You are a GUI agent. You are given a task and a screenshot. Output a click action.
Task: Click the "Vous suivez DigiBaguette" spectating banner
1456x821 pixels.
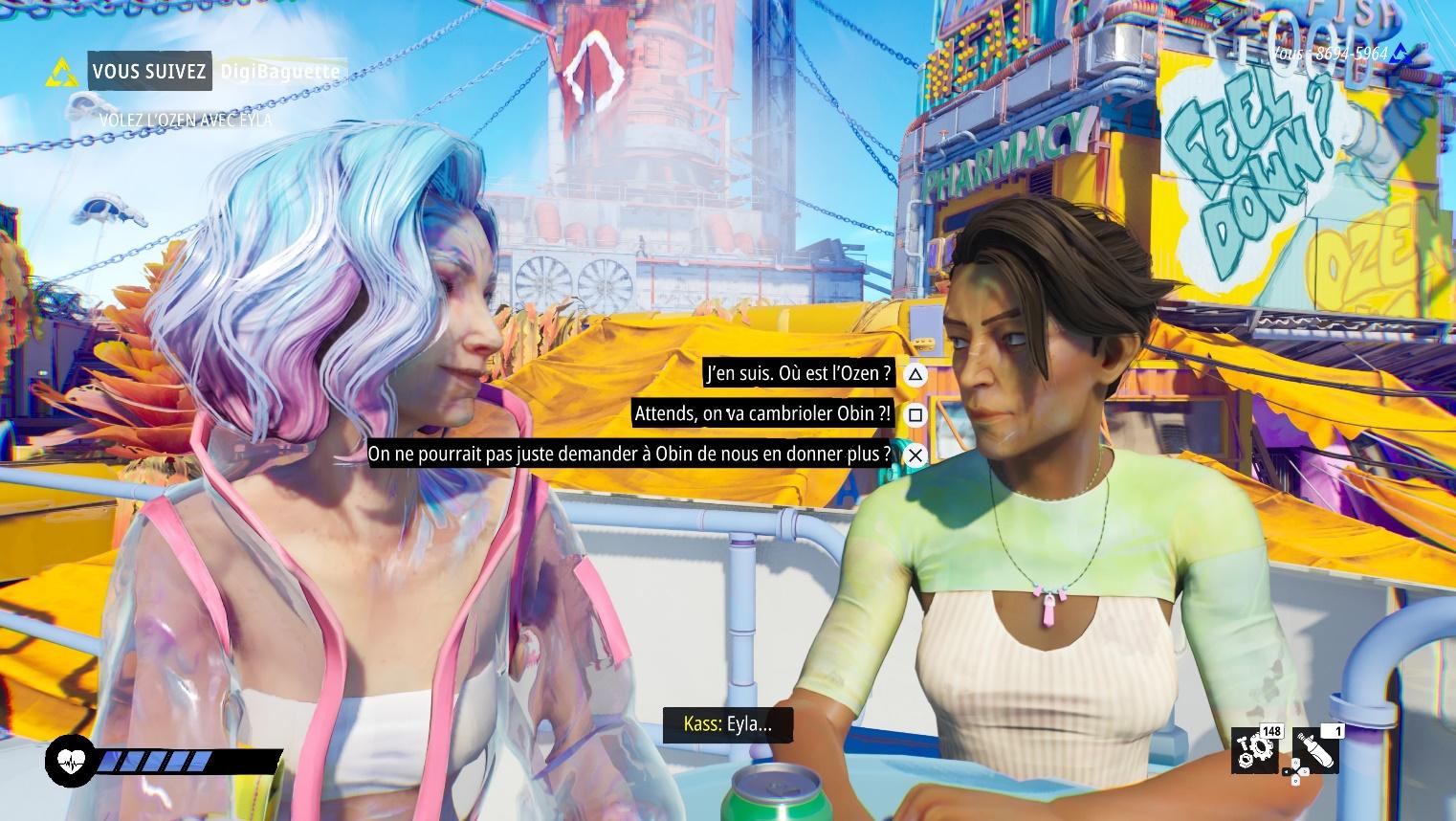pos(212,71)
